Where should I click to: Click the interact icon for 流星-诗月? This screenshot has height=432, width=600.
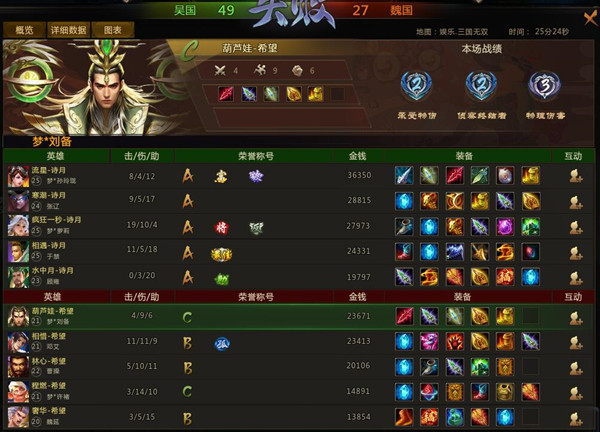point(575,175)
